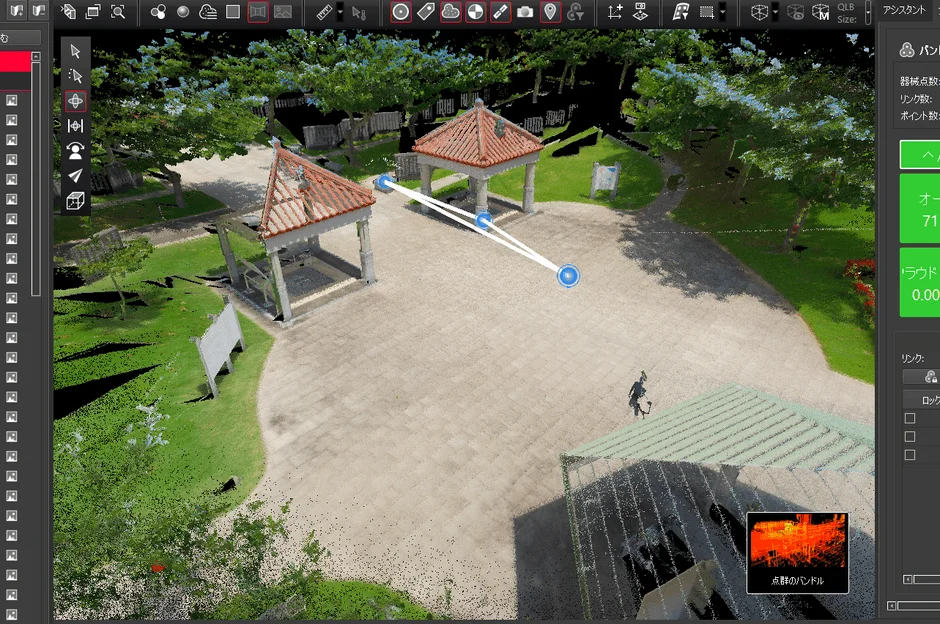940x624 pixels.
Task: Toggle the map pin marker icon
Action: pos(550,12)
